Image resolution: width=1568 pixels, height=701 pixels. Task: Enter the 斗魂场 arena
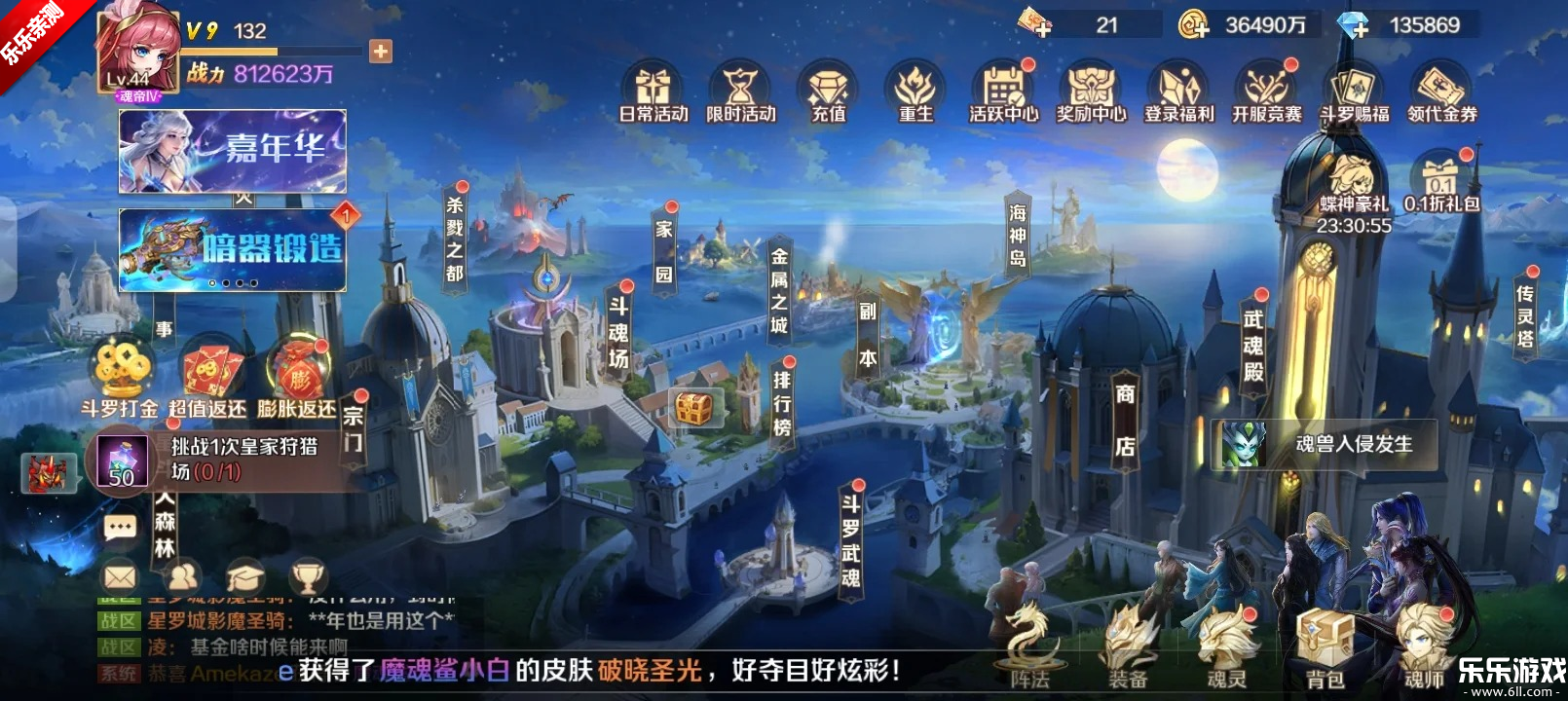(x=618, y=332)
